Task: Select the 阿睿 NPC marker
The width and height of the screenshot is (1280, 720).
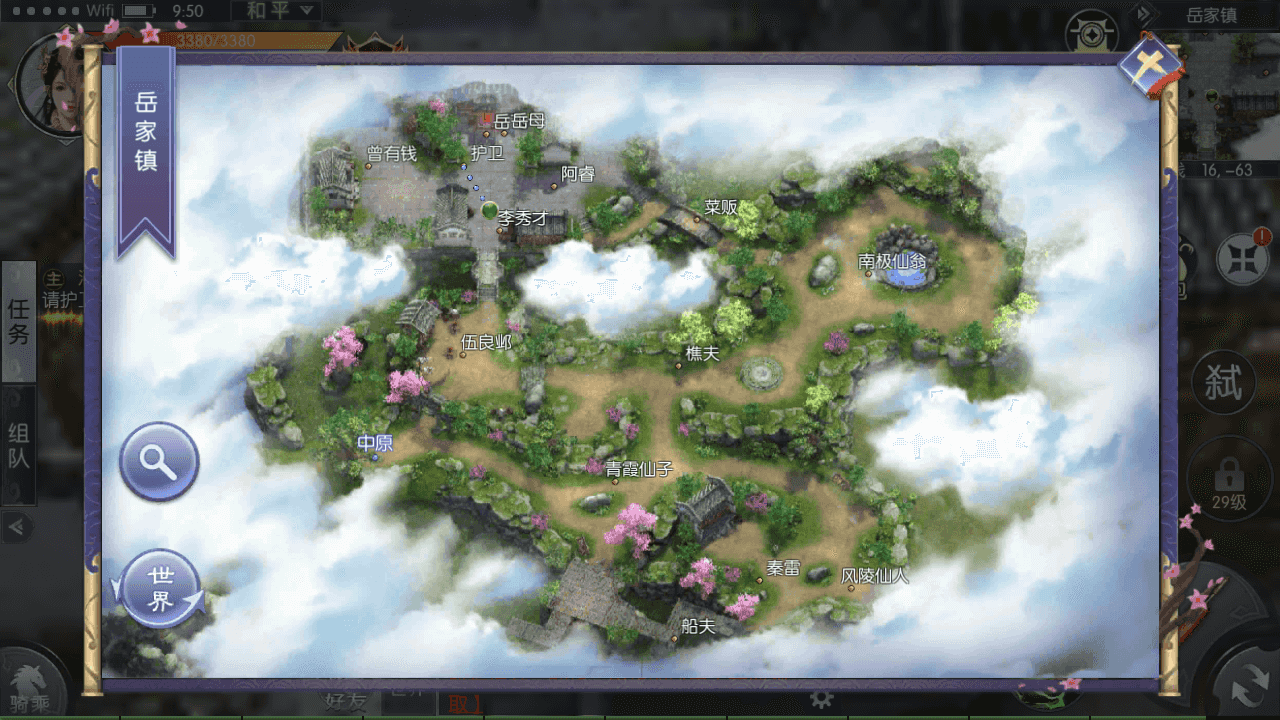Action: [x=576, y=175]
